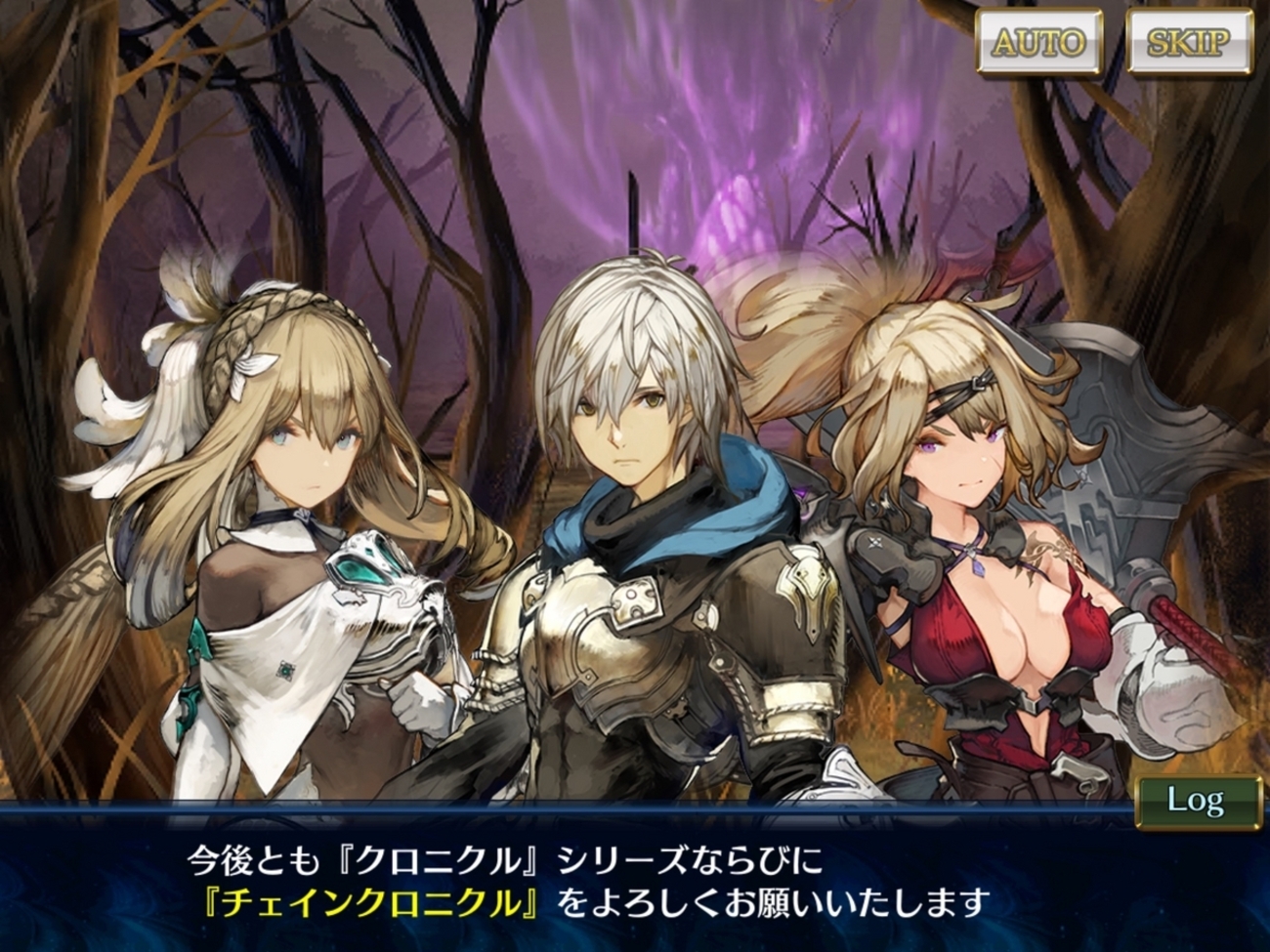Open the dialogue Log
Viewport: 1270px width, 952px height.
[x=1197, y=802]
